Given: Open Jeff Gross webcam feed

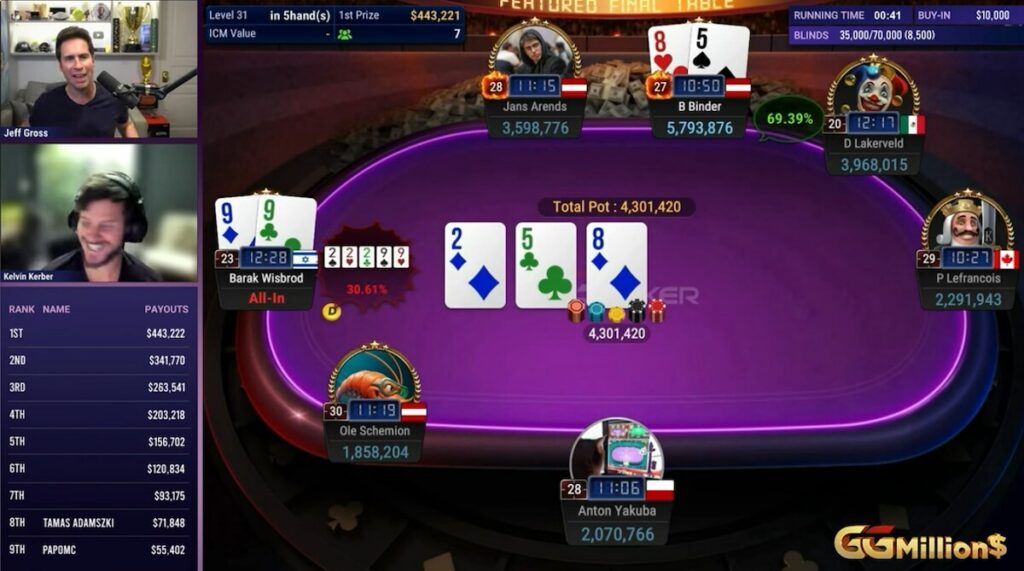Looking at the screenshot, I should pyautogui.click(x=99, y=70).
